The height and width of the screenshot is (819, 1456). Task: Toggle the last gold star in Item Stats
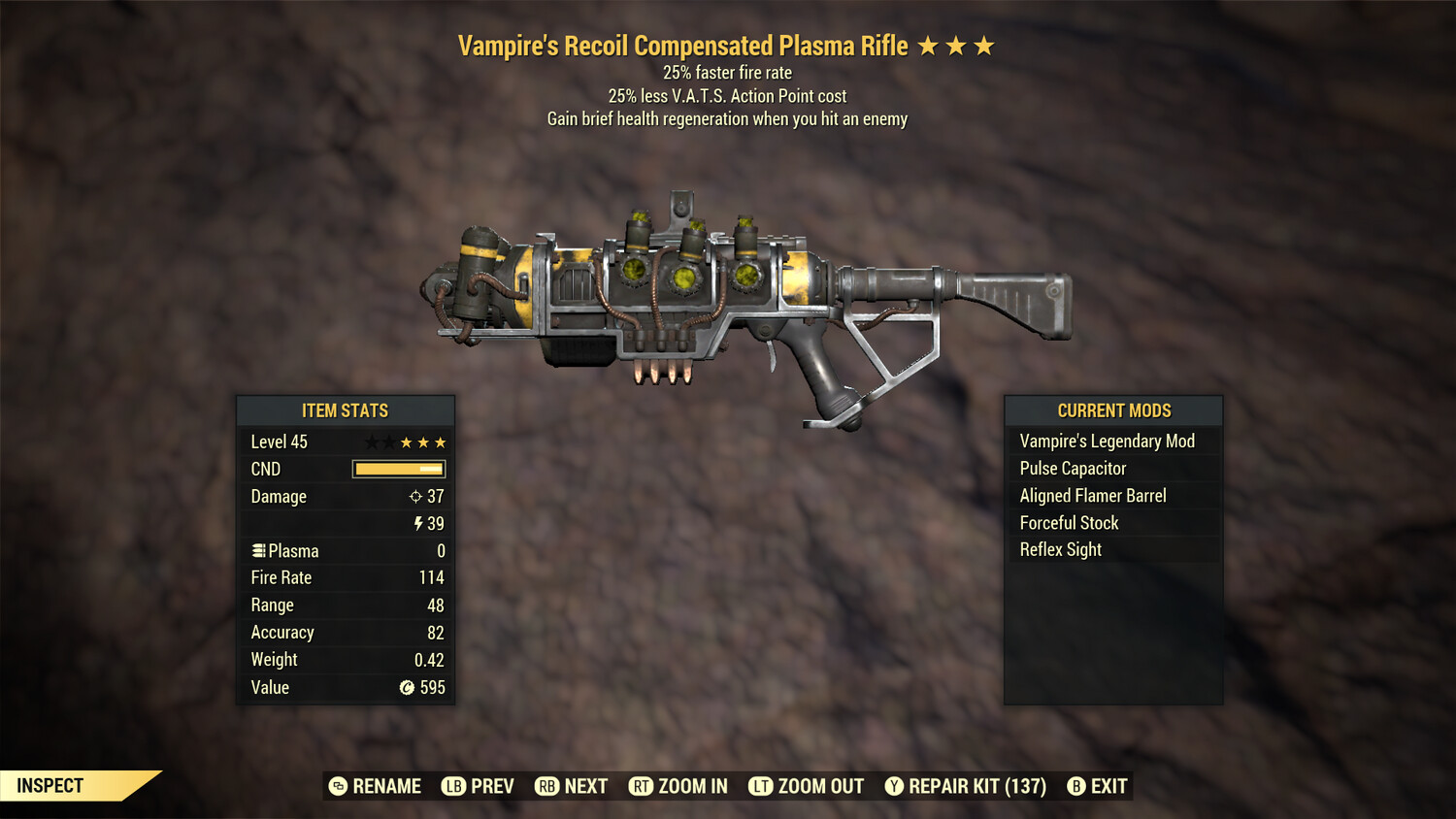tap(441, 442)
